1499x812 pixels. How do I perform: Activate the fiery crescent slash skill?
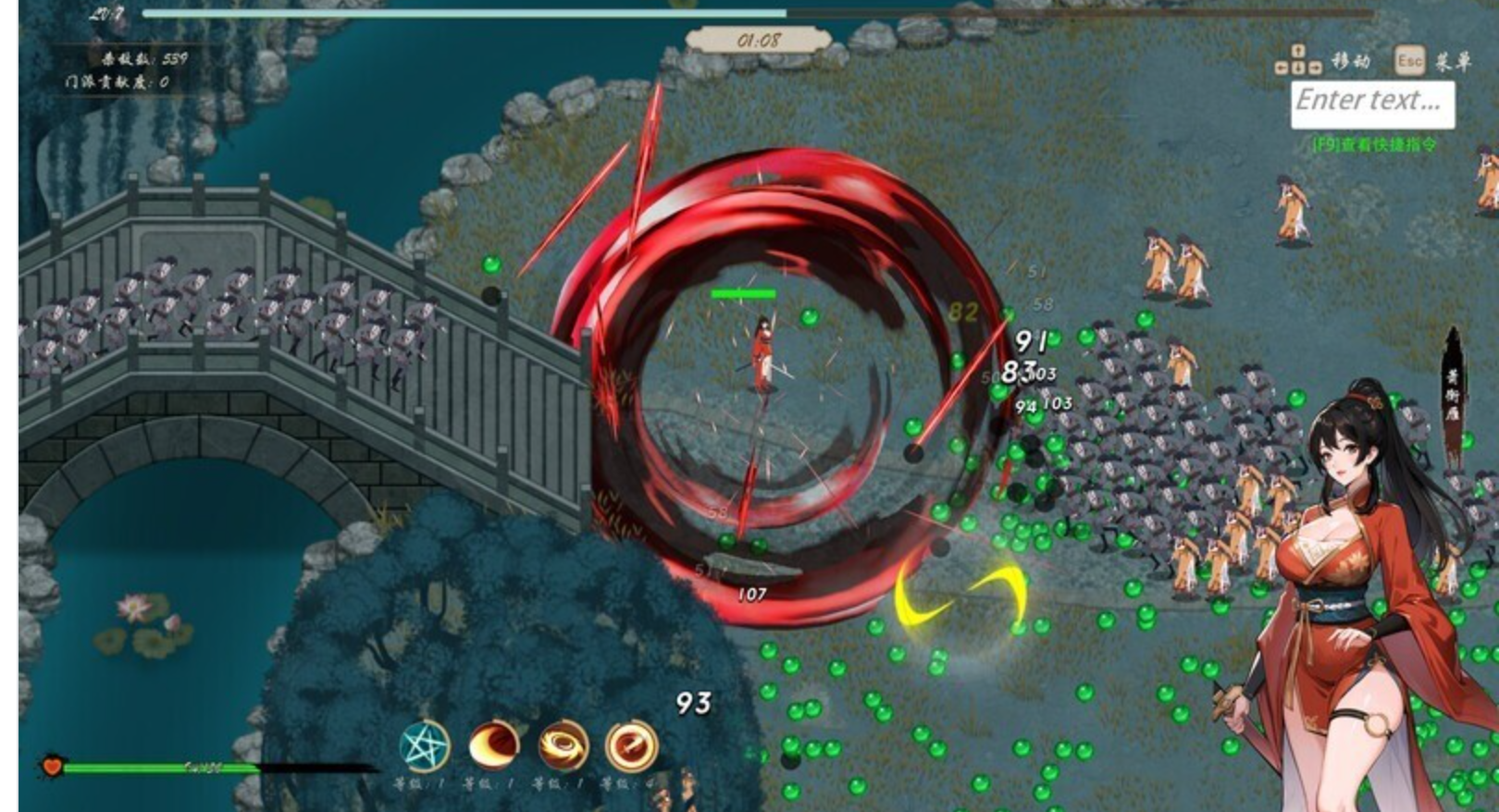click(x=494, y=744)
